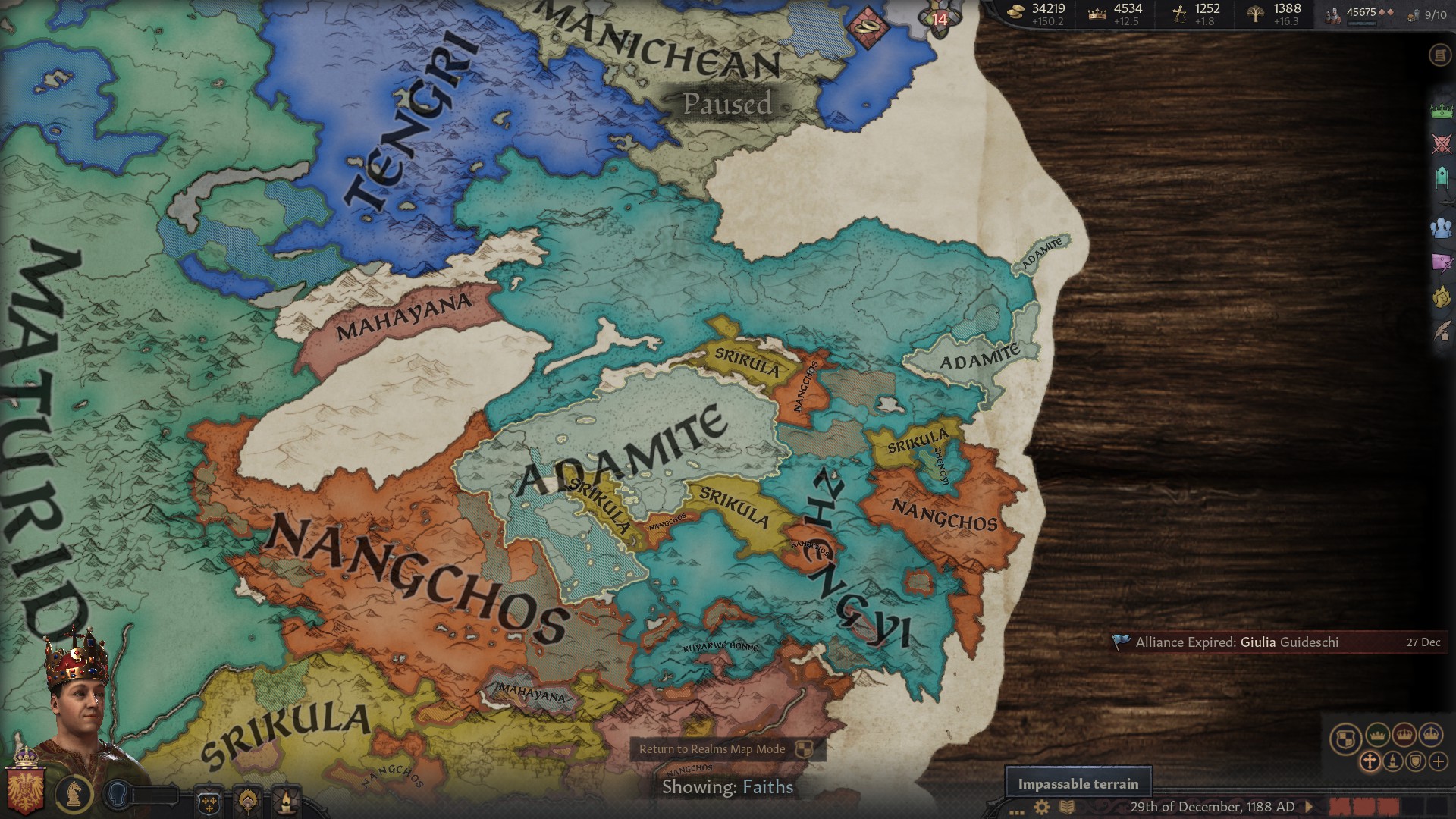Toggle the cross-shaped faith lens at bottom right
The image size is (1456, 819).
pos(1369,761)
